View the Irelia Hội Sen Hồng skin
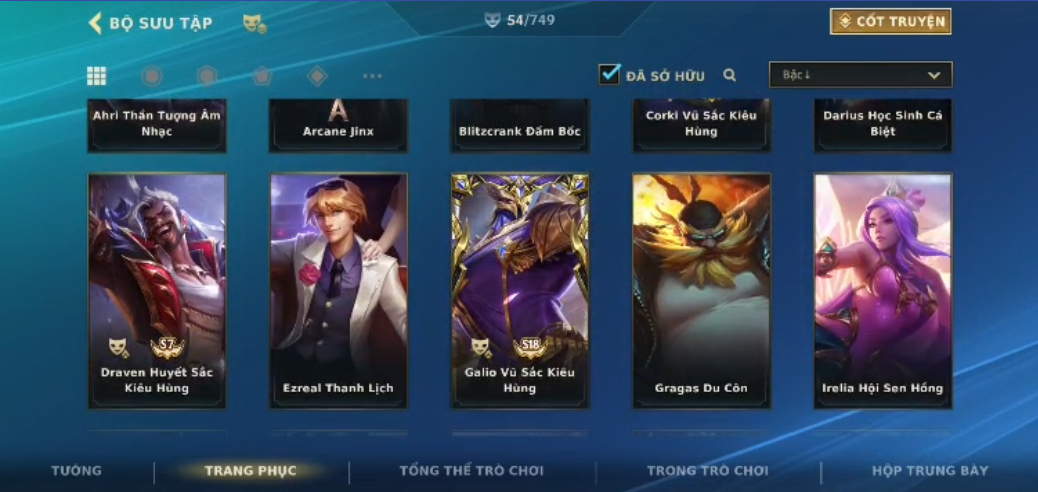The width and height of the screenshot is (1038, 492). coord(883,290)
